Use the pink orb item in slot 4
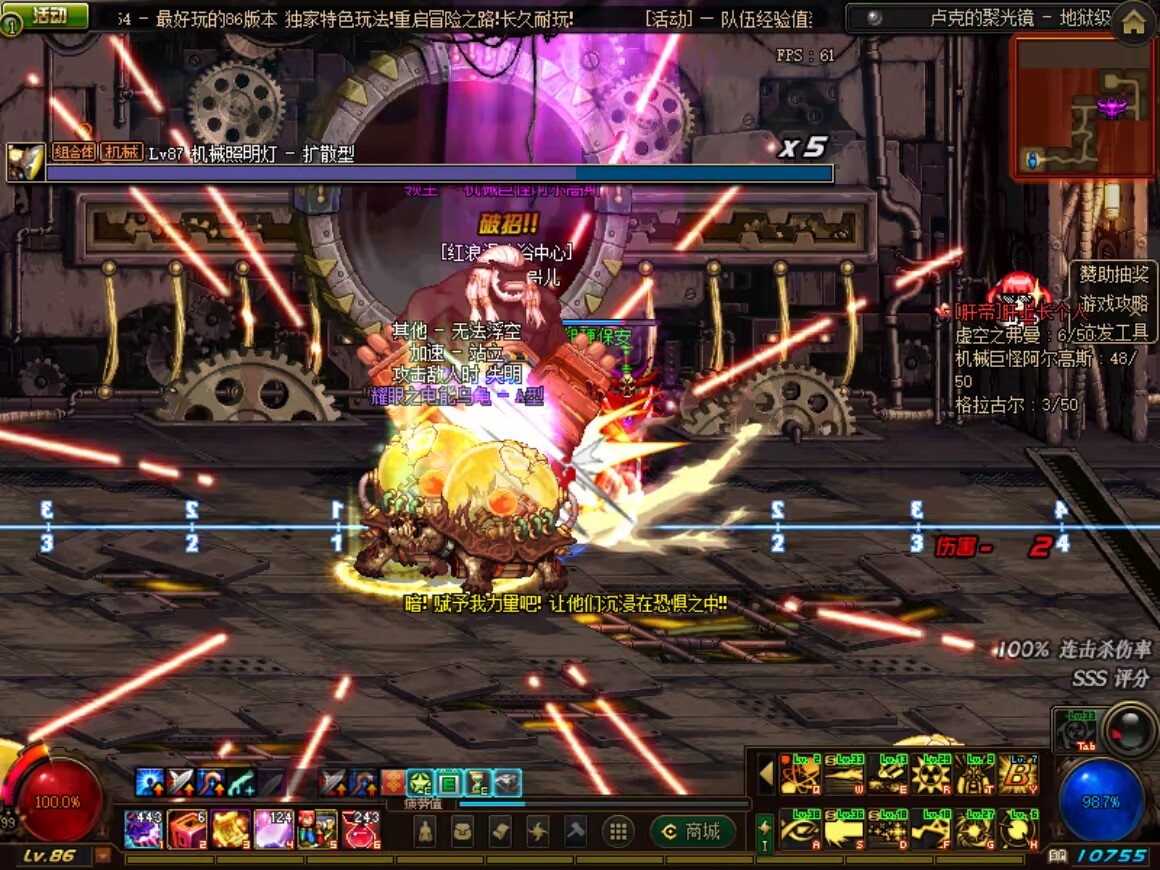1160x870 pixels. 274,830
